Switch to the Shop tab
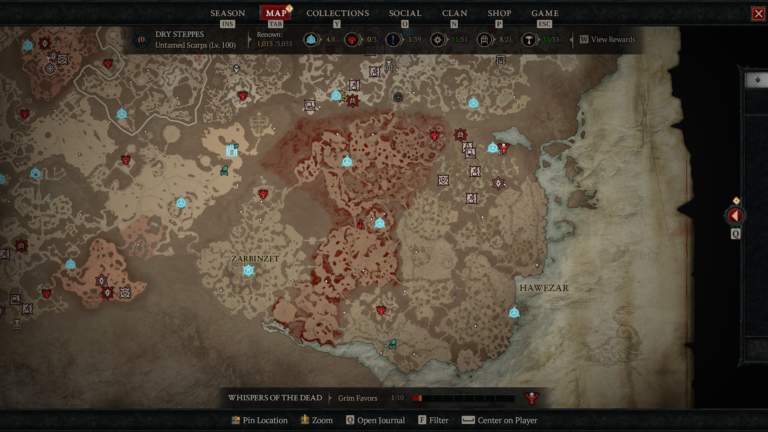Viewport: 768px width, 432px height. (x=499, y=13)
